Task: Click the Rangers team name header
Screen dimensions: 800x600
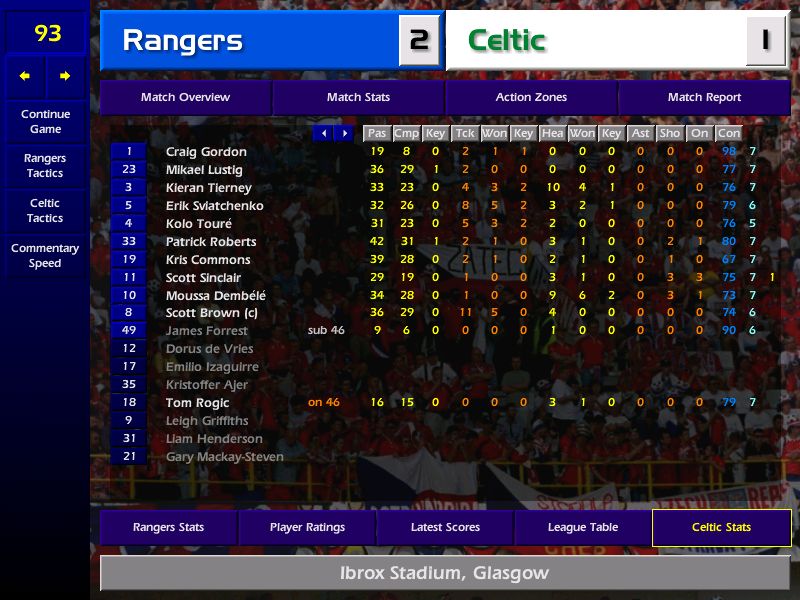Action: (x=182, y=41)
